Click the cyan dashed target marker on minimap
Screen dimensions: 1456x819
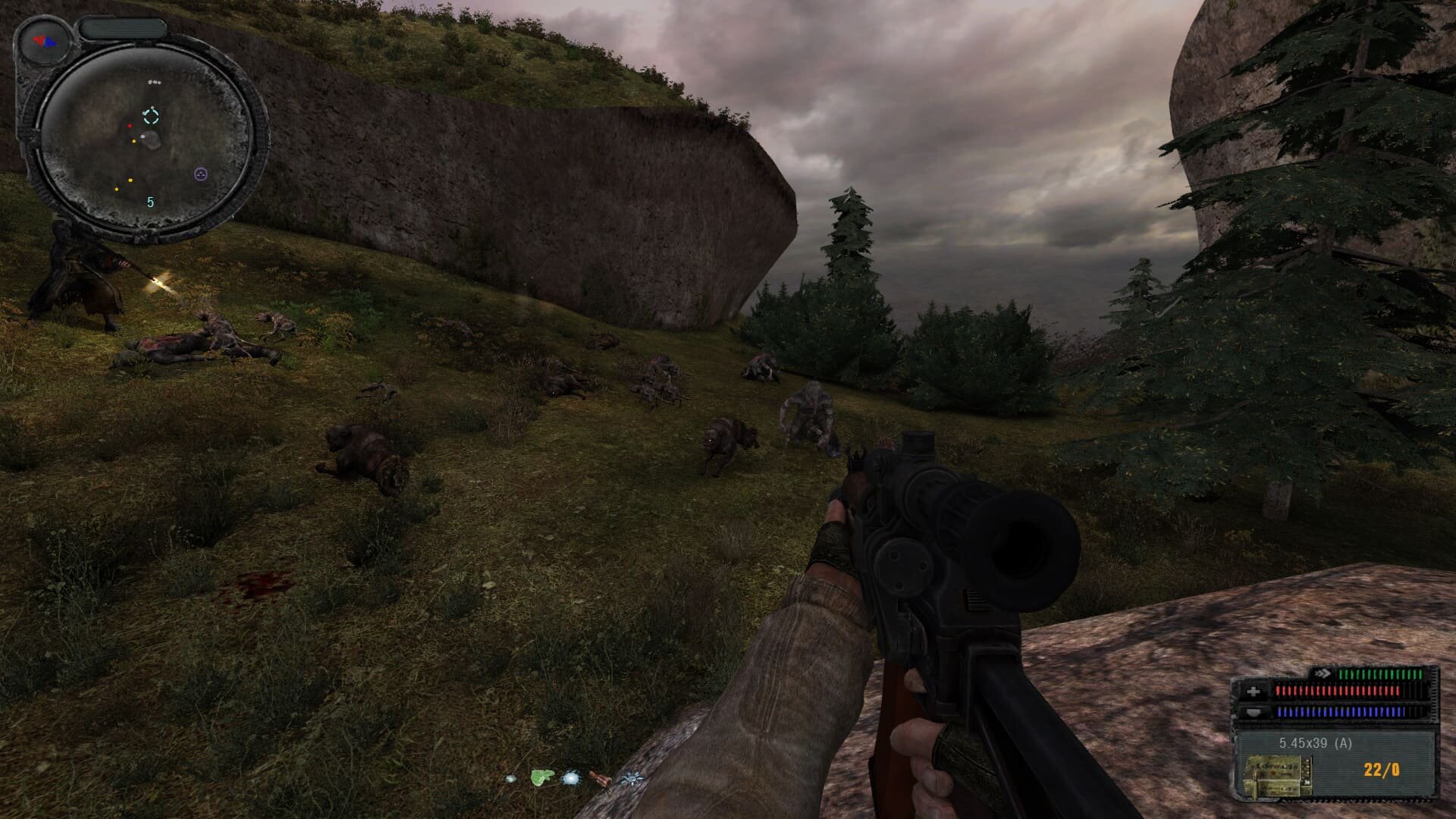pos(151,115)
